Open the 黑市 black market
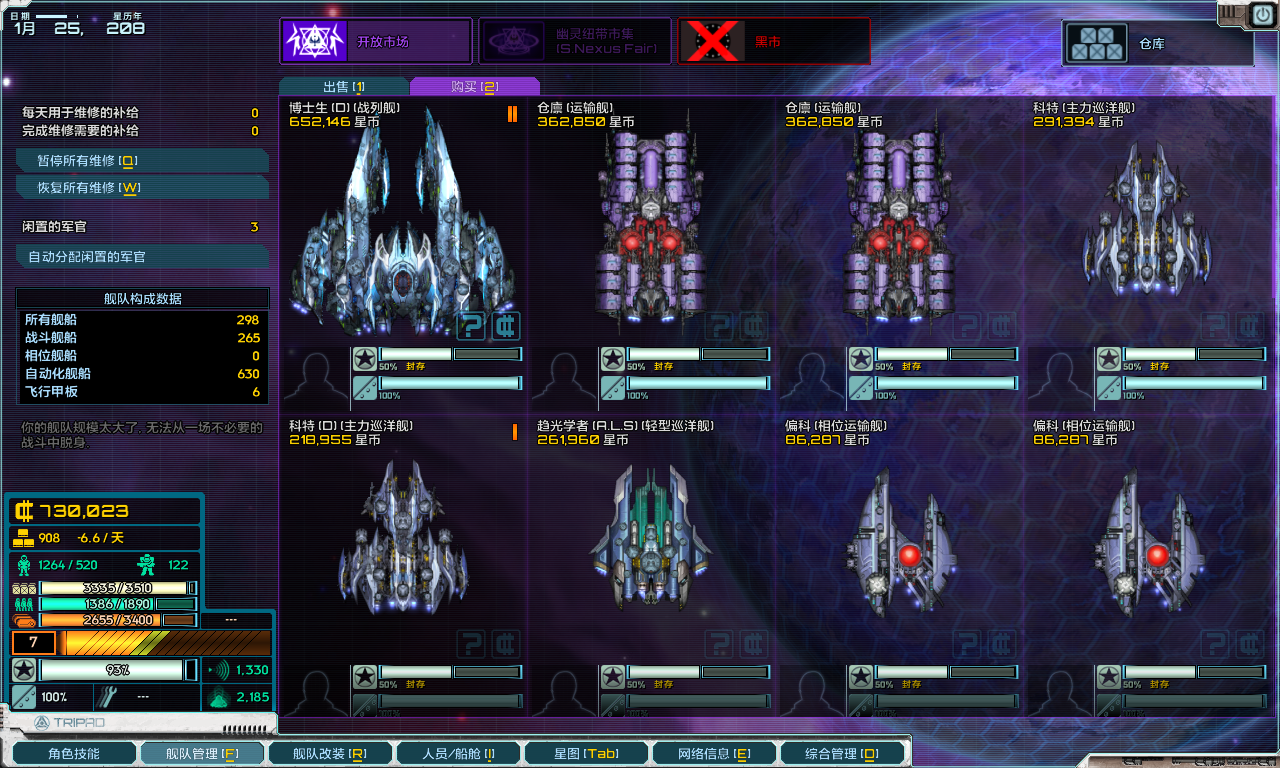The height and width of the screenshot is (768, 1280). pyautogui.click(x=773, y=42)
